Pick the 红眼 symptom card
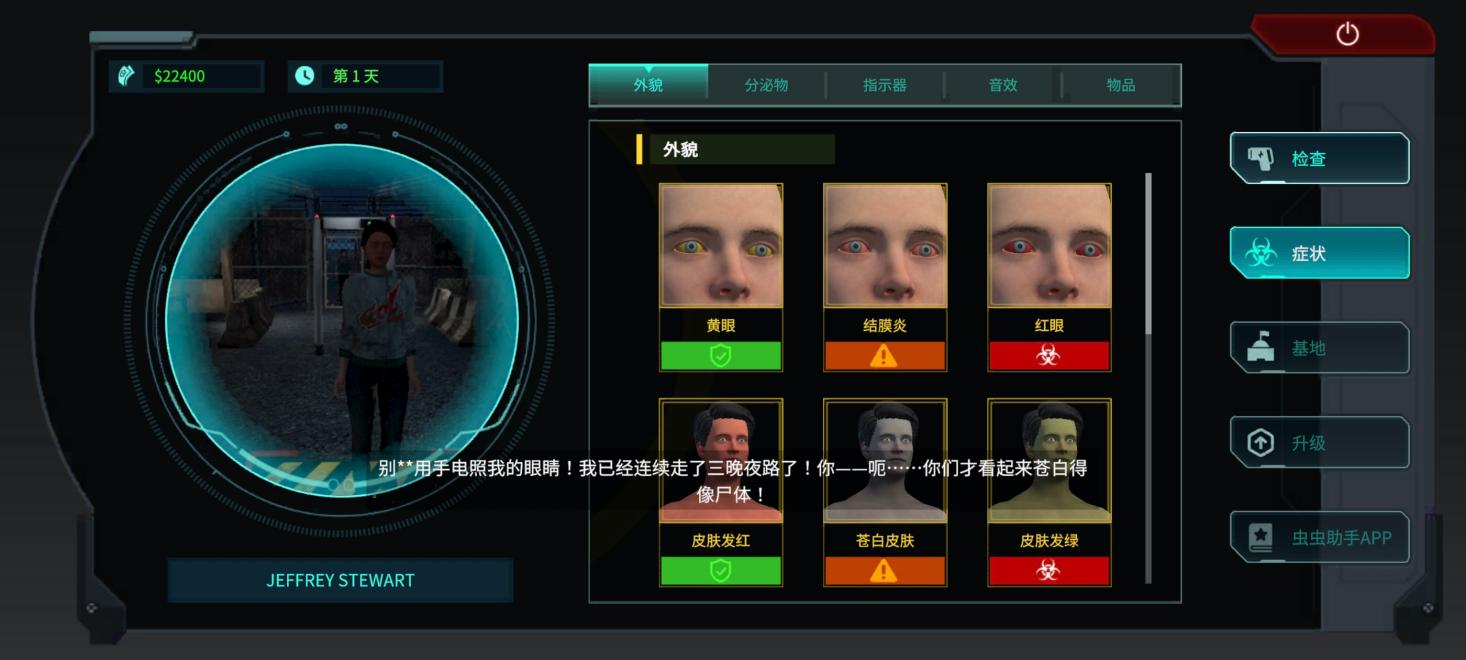Screen dimensions: 1466x660 click(x=1049, y=277)
